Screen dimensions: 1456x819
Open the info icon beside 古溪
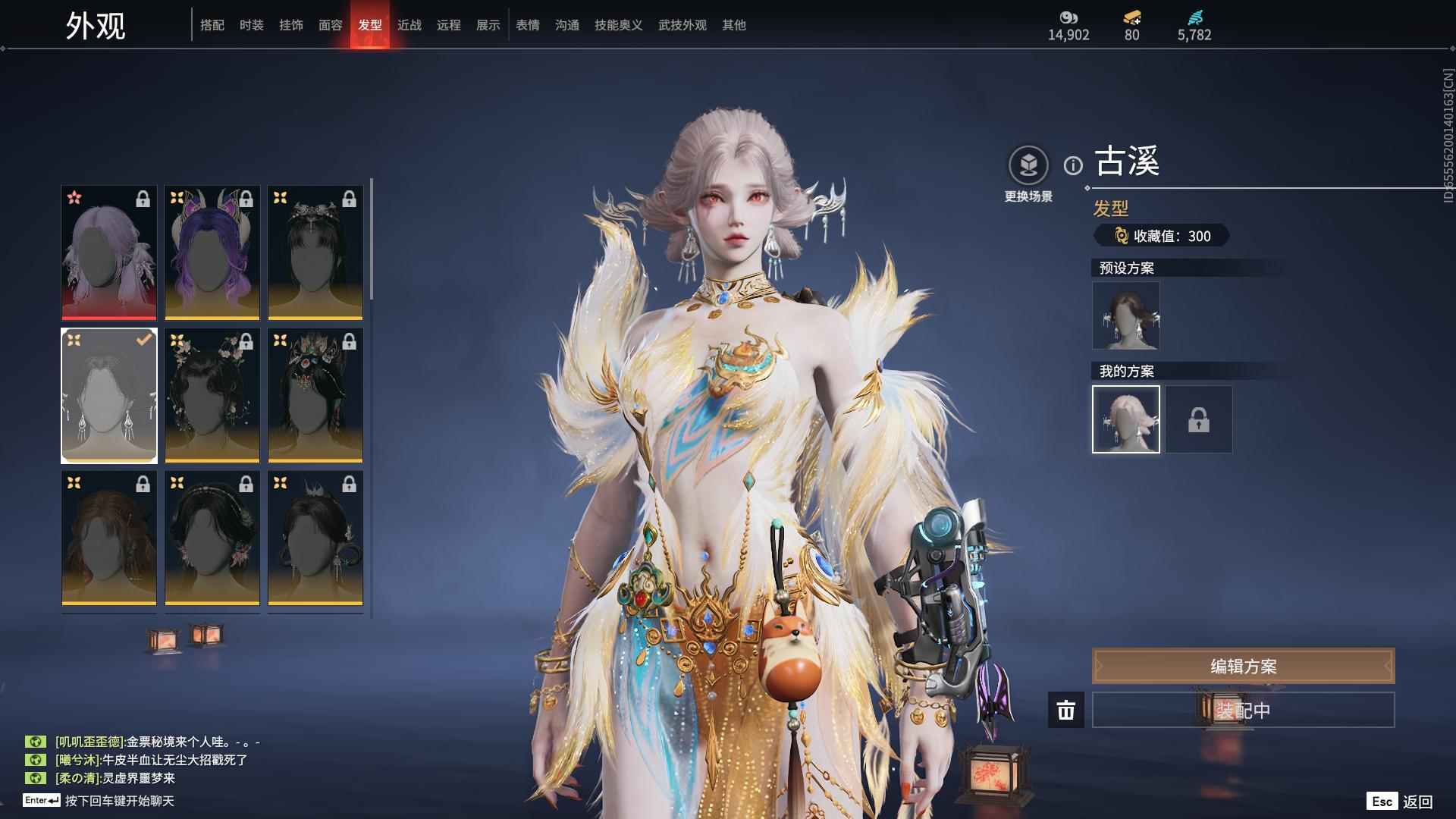point(1073,165)
